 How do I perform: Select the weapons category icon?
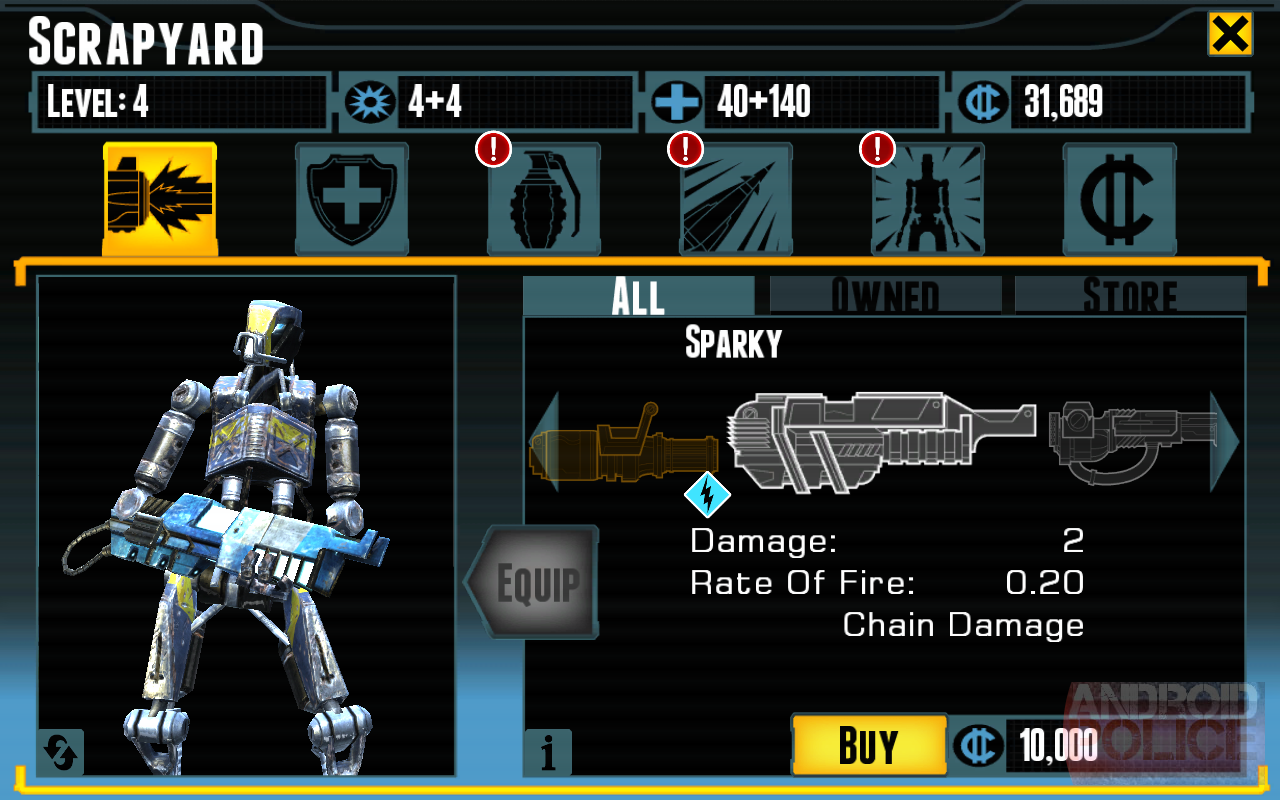tap(160, 199)
